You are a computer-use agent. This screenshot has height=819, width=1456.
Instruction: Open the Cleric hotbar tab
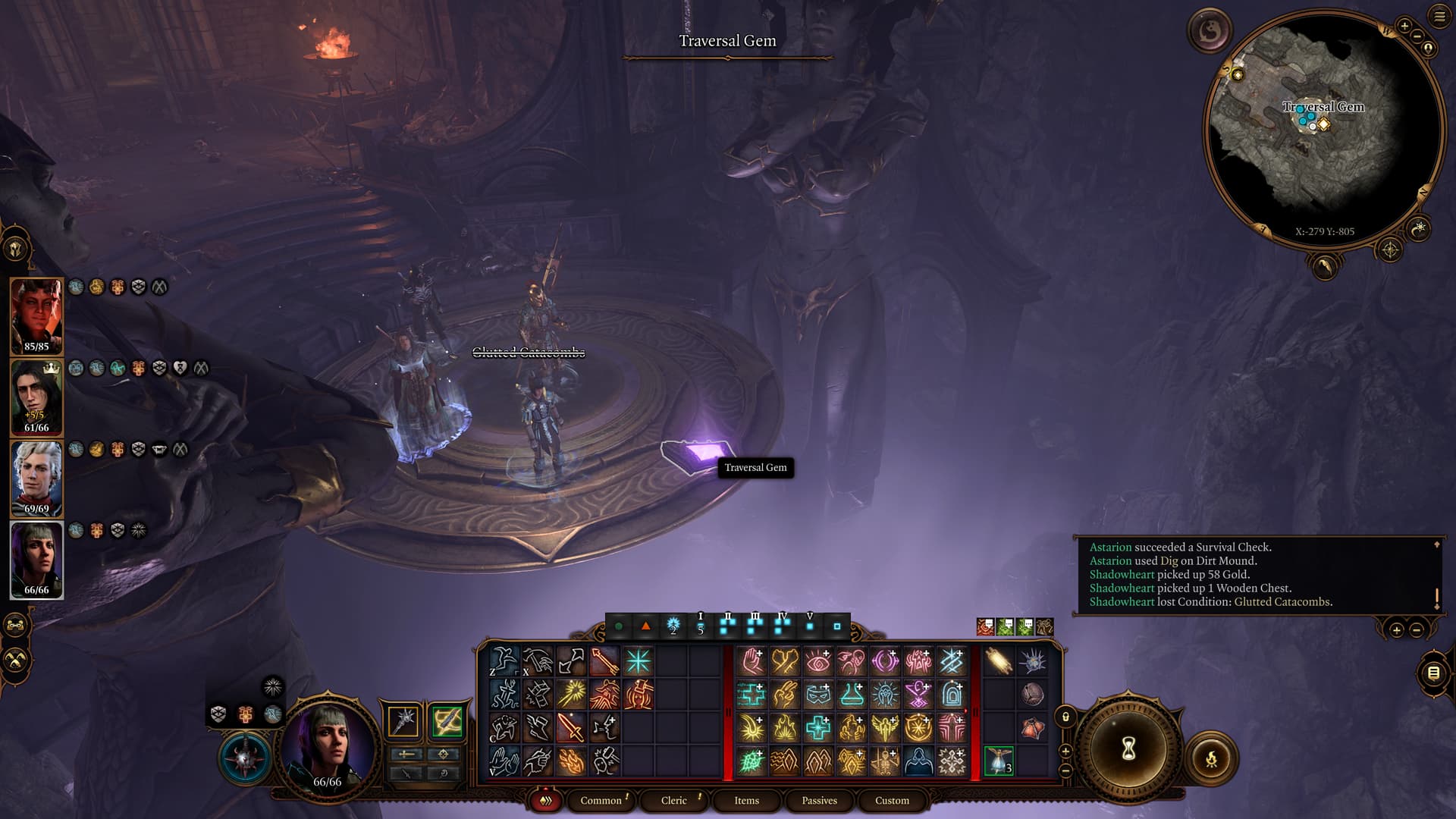673,800
